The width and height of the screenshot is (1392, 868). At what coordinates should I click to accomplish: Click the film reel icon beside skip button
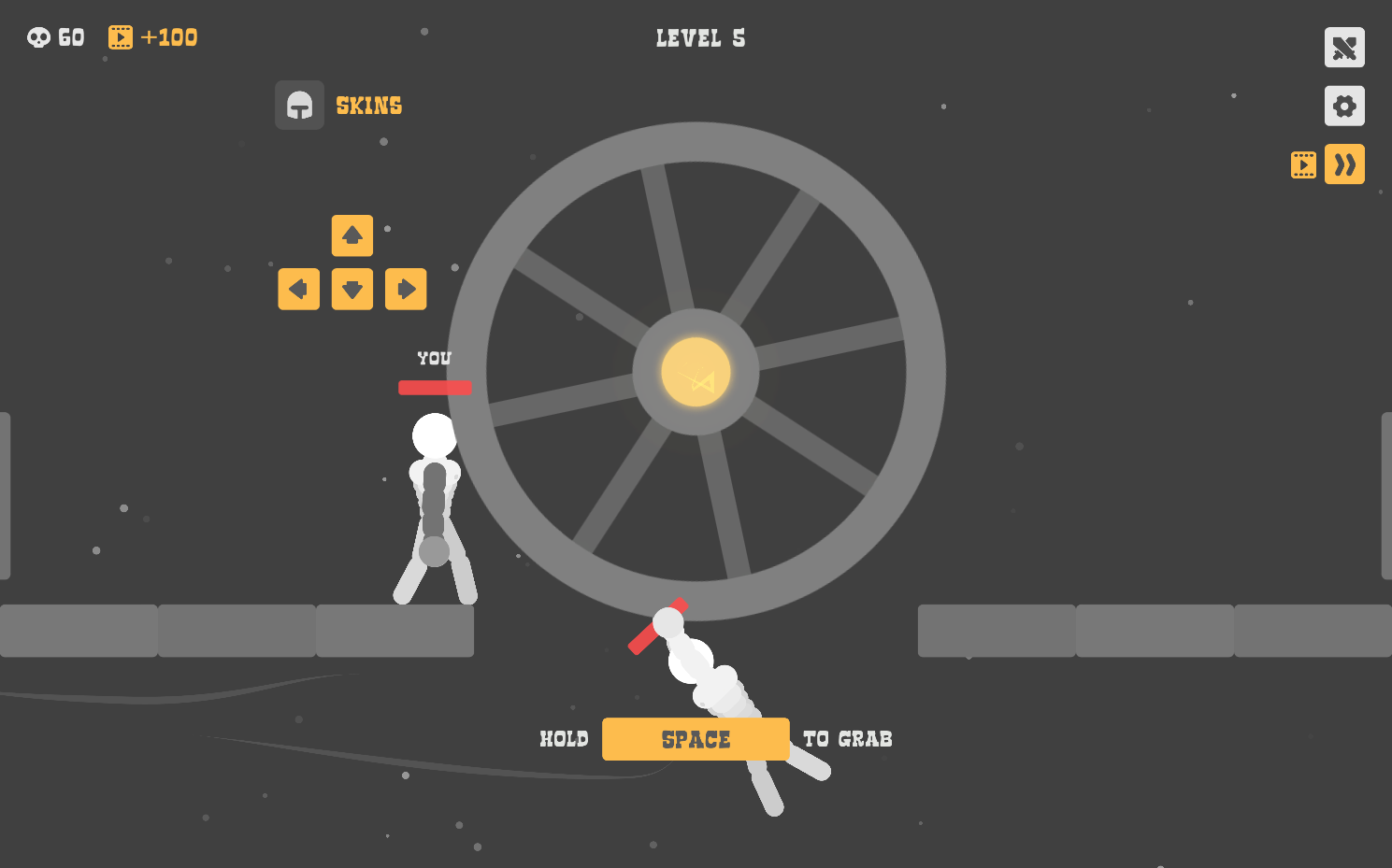pyautogui.click(x=1303, y=164)
